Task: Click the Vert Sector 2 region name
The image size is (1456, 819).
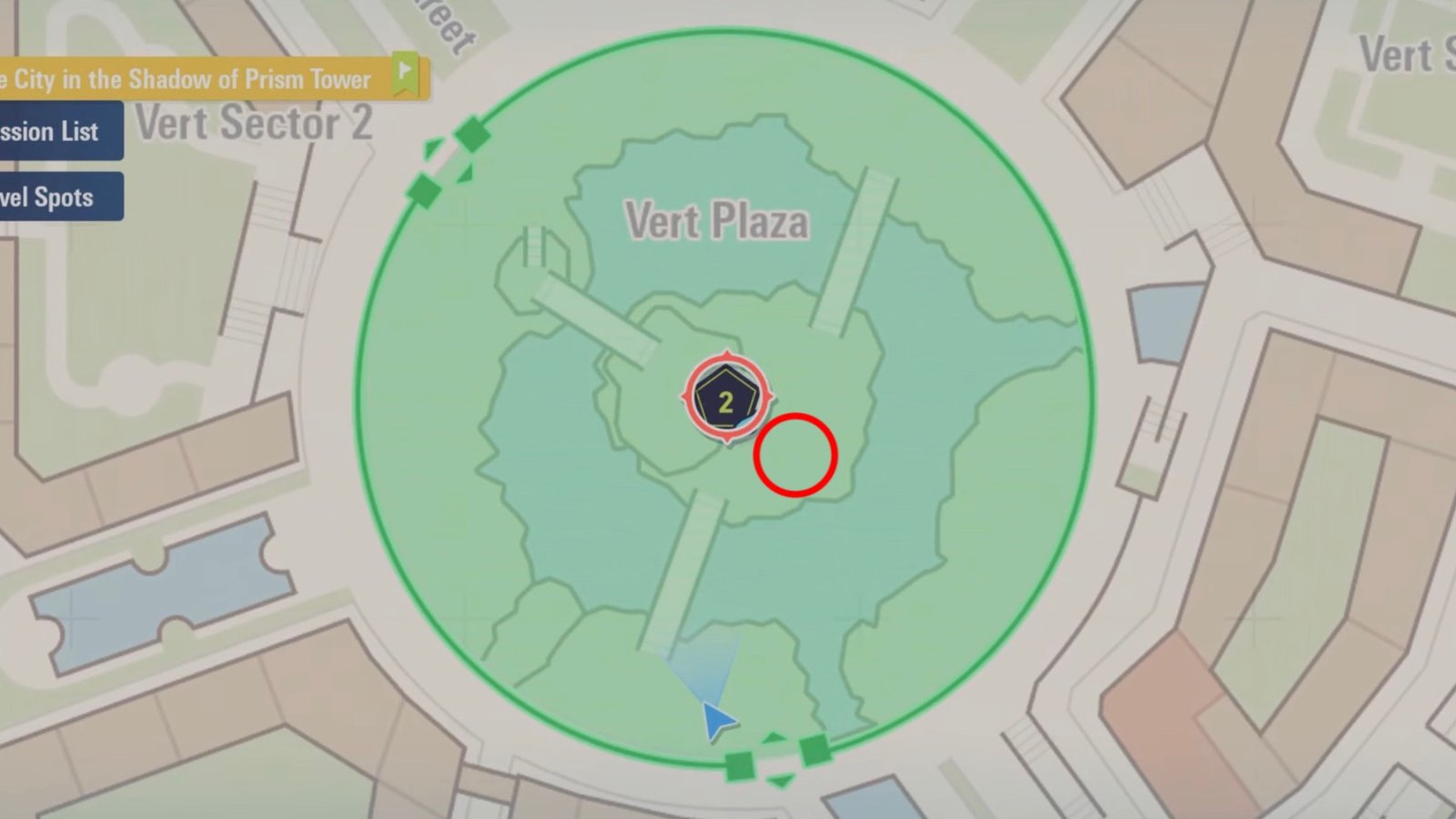Action: pos(256,125)
